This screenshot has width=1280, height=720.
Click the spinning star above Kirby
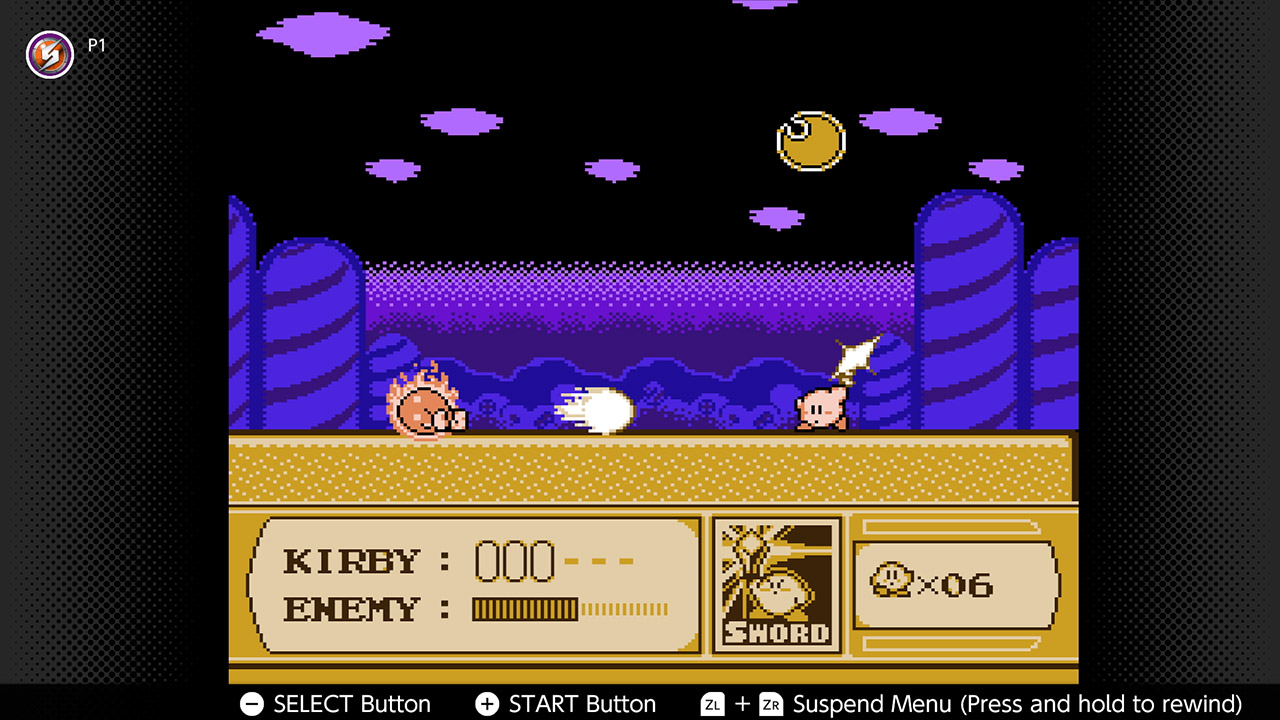[x=855, y=355]
